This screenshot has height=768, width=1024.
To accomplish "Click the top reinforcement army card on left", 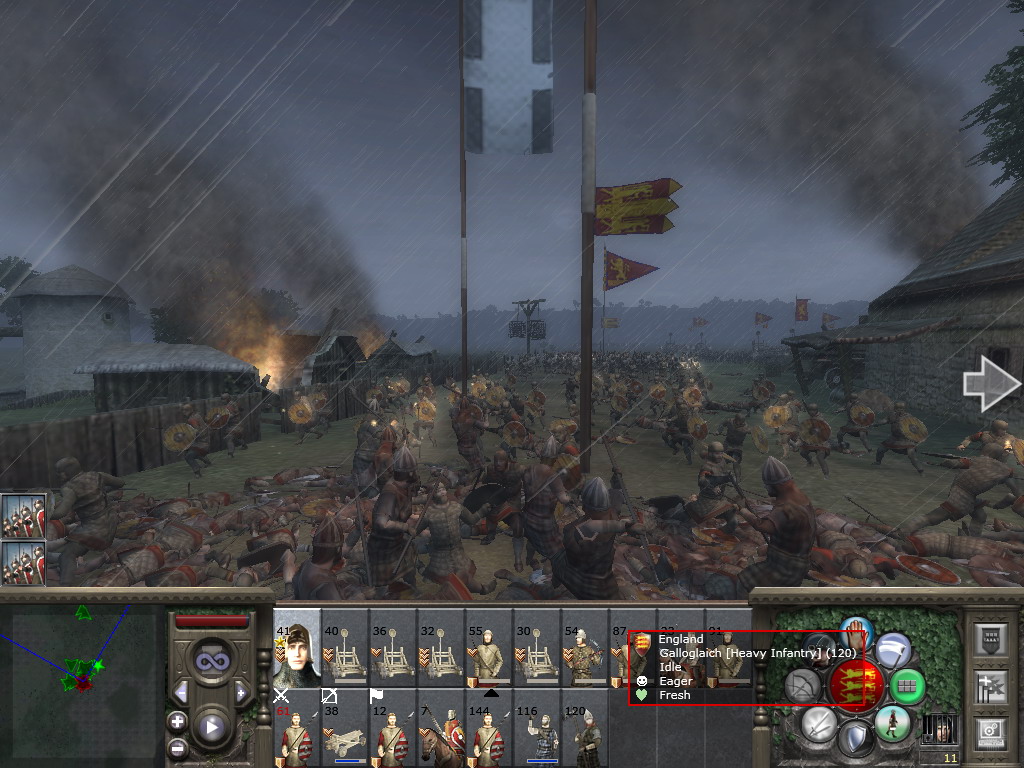I will pos(23,514).
